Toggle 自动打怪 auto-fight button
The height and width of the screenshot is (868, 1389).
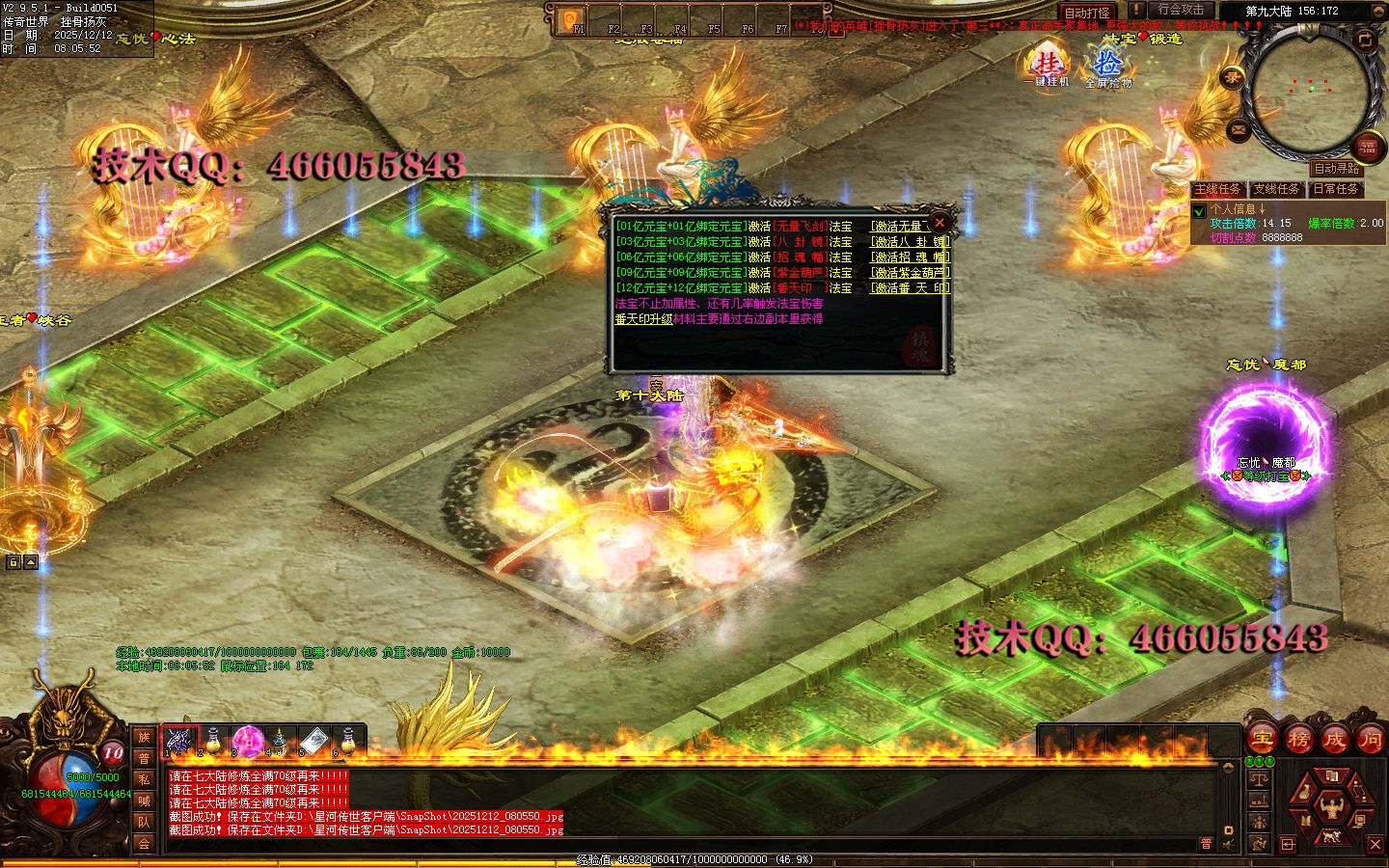(1087, 13)
